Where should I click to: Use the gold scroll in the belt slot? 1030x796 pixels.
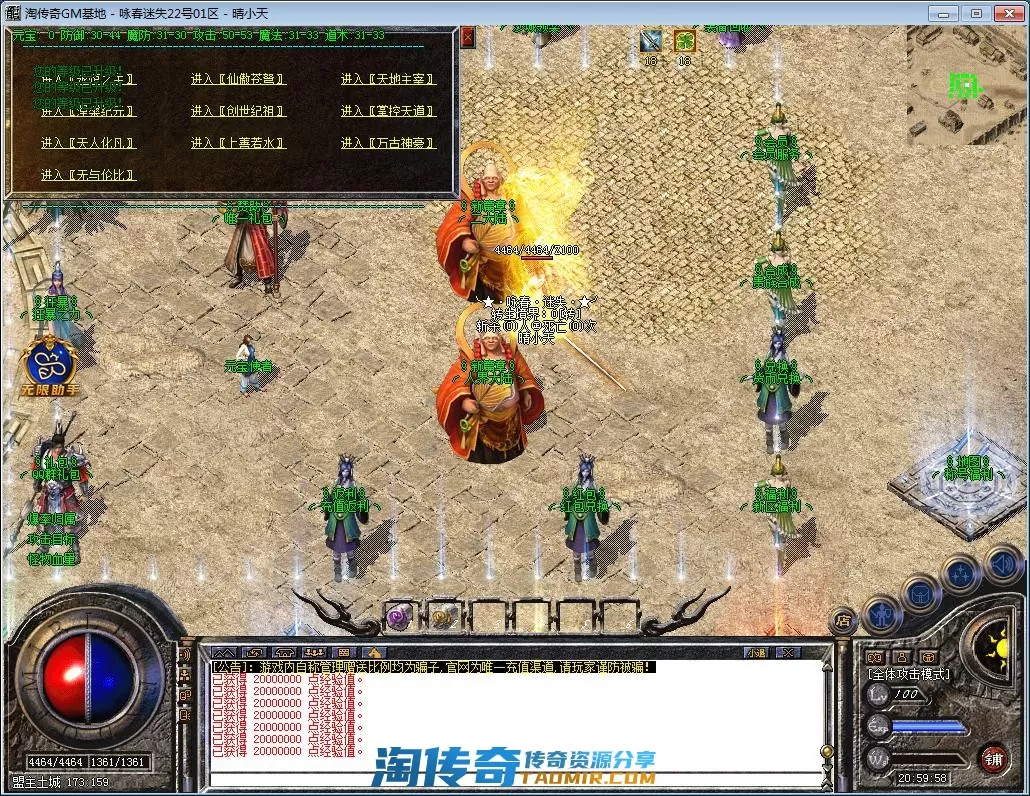(443, 616)
